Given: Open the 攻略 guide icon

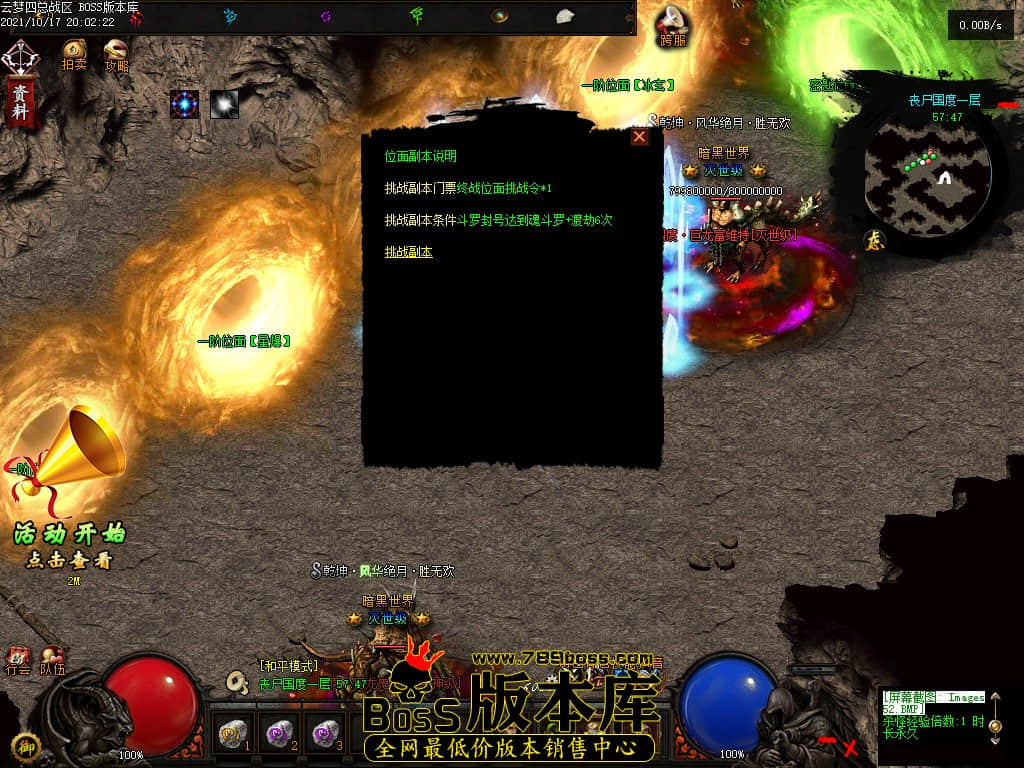Looking at the screenshot, I should [x=116, y=52].
